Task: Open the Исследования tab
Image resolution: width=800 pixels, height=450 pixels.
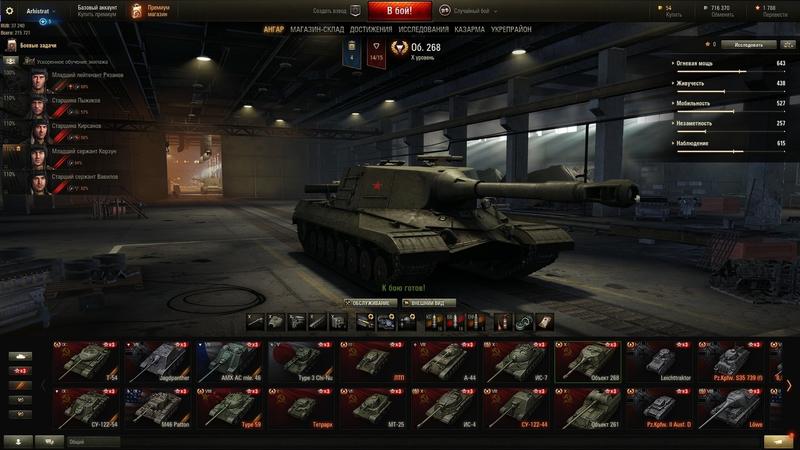Action: pos(423,30)
